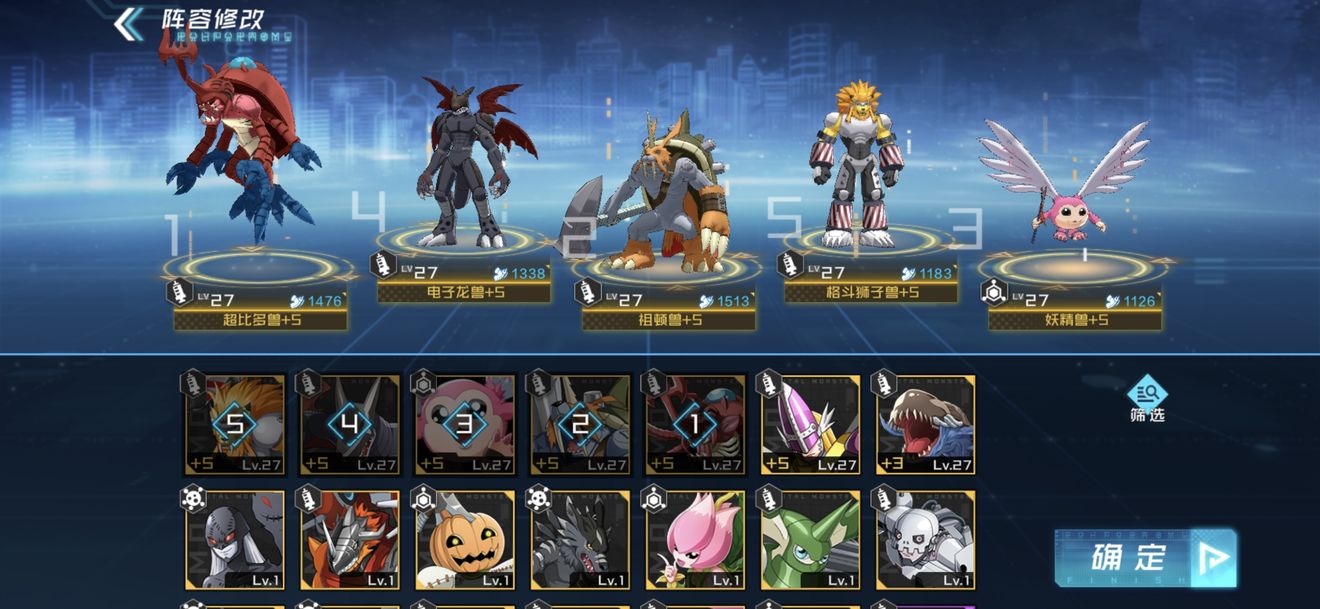Select the roaring dinosaur +3 card
The image size is (1320, 609).
925,424
